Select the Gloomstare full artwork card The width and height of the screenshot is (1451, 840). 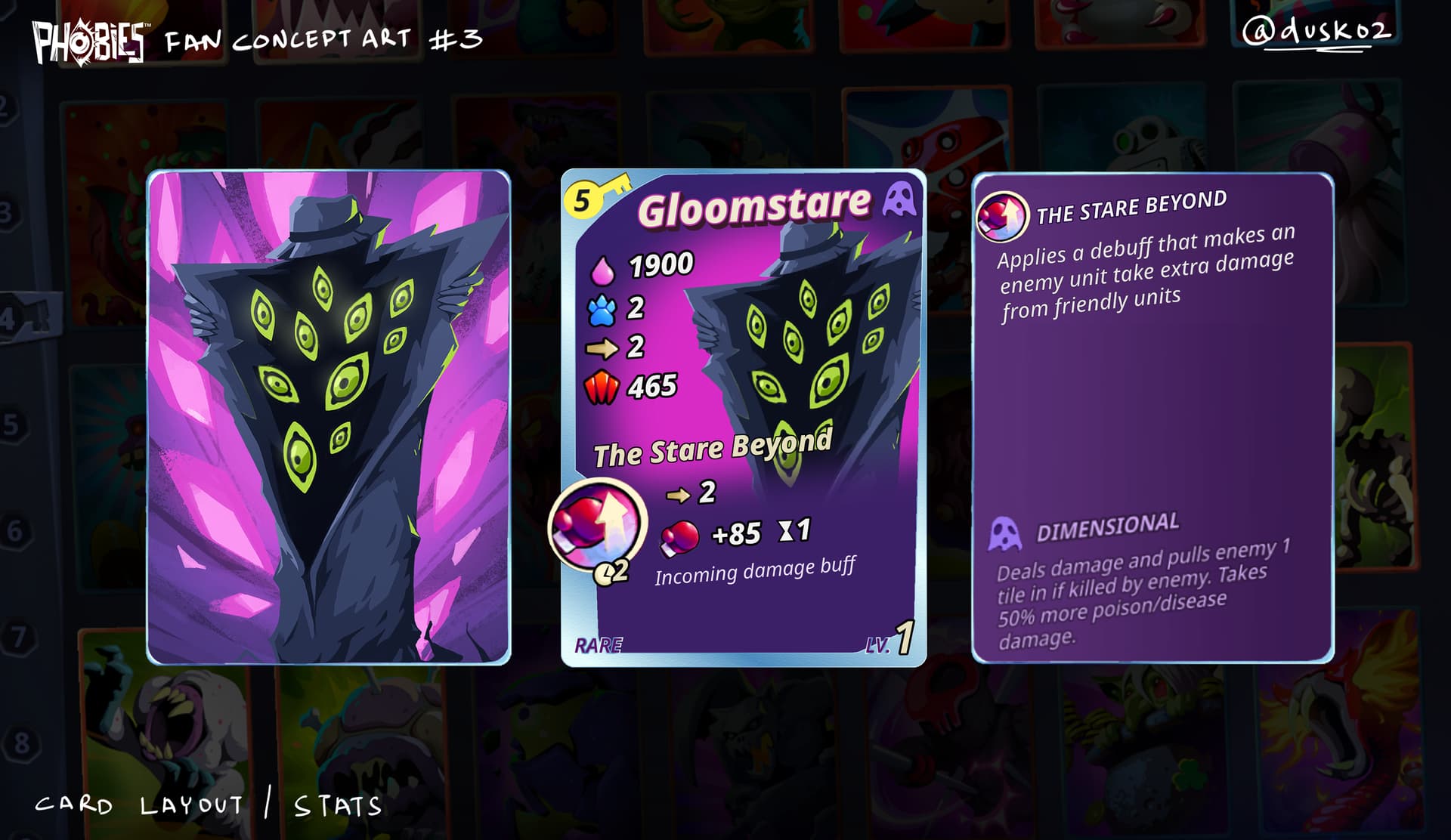[329, 417]
